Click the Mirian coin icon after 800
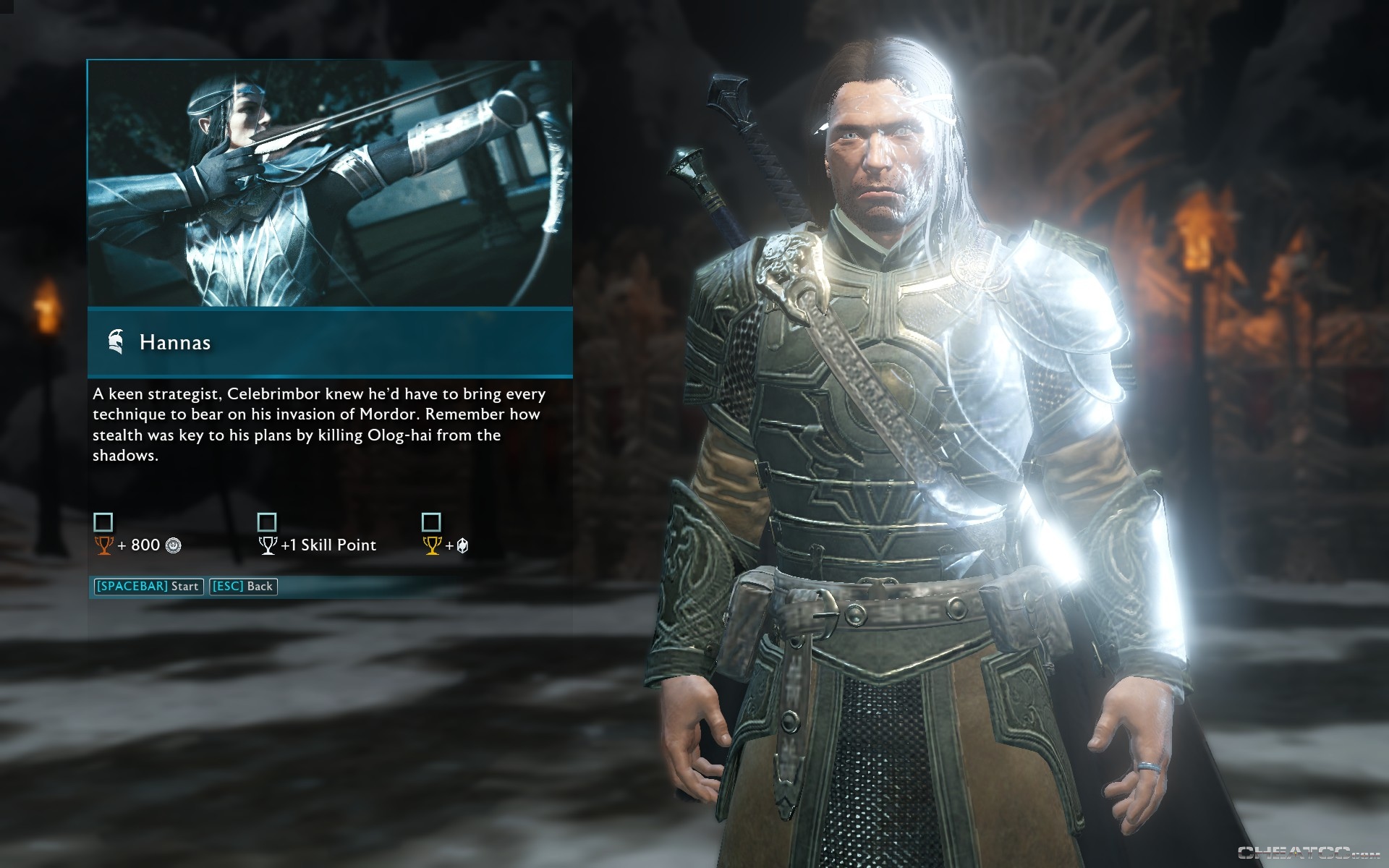The height and width of the screenshot is (868, 1389). coord(171,545)
